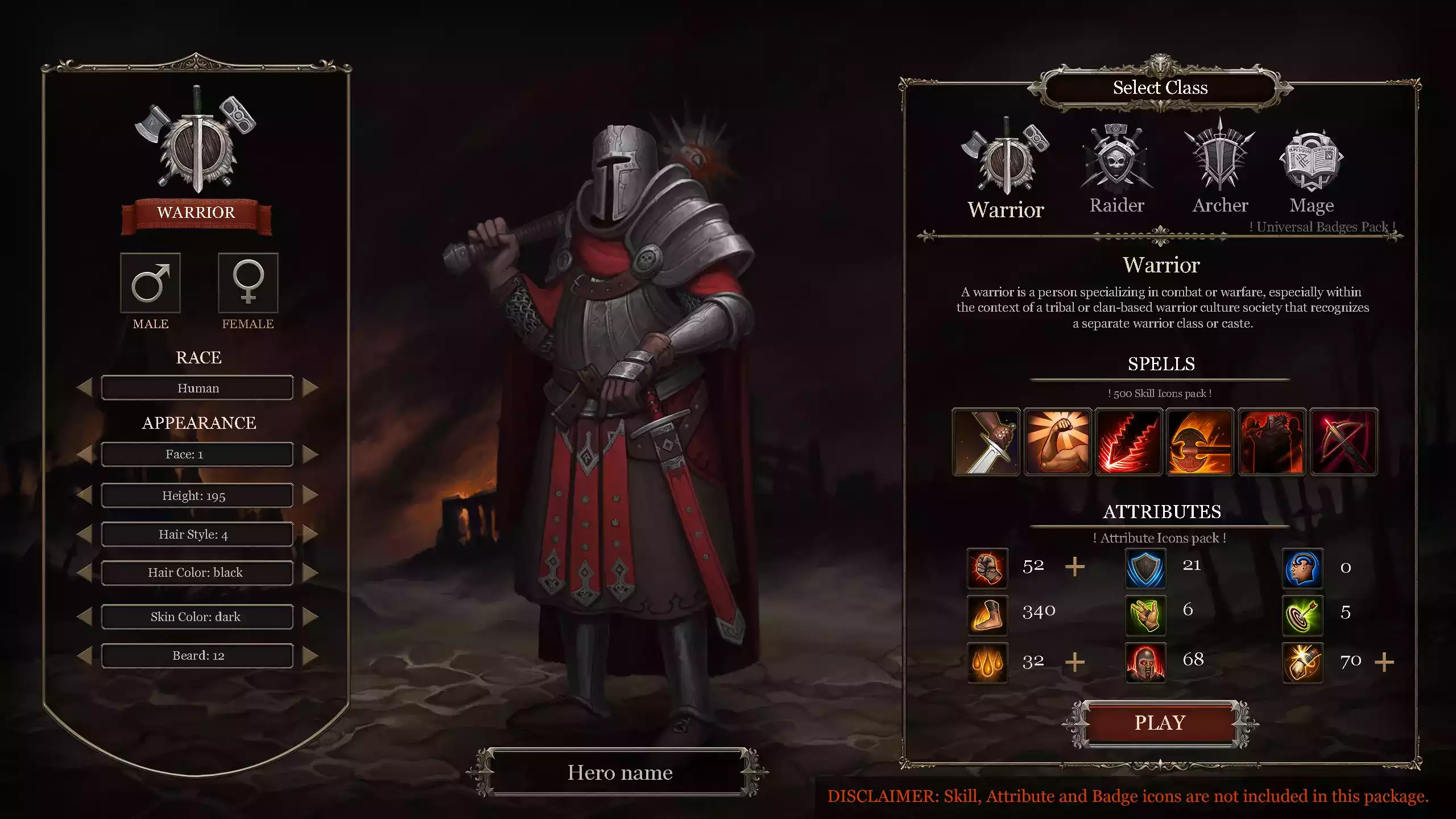Change Hair Color to the next color
Screen dimensions: 1456x819
point(310,572)
